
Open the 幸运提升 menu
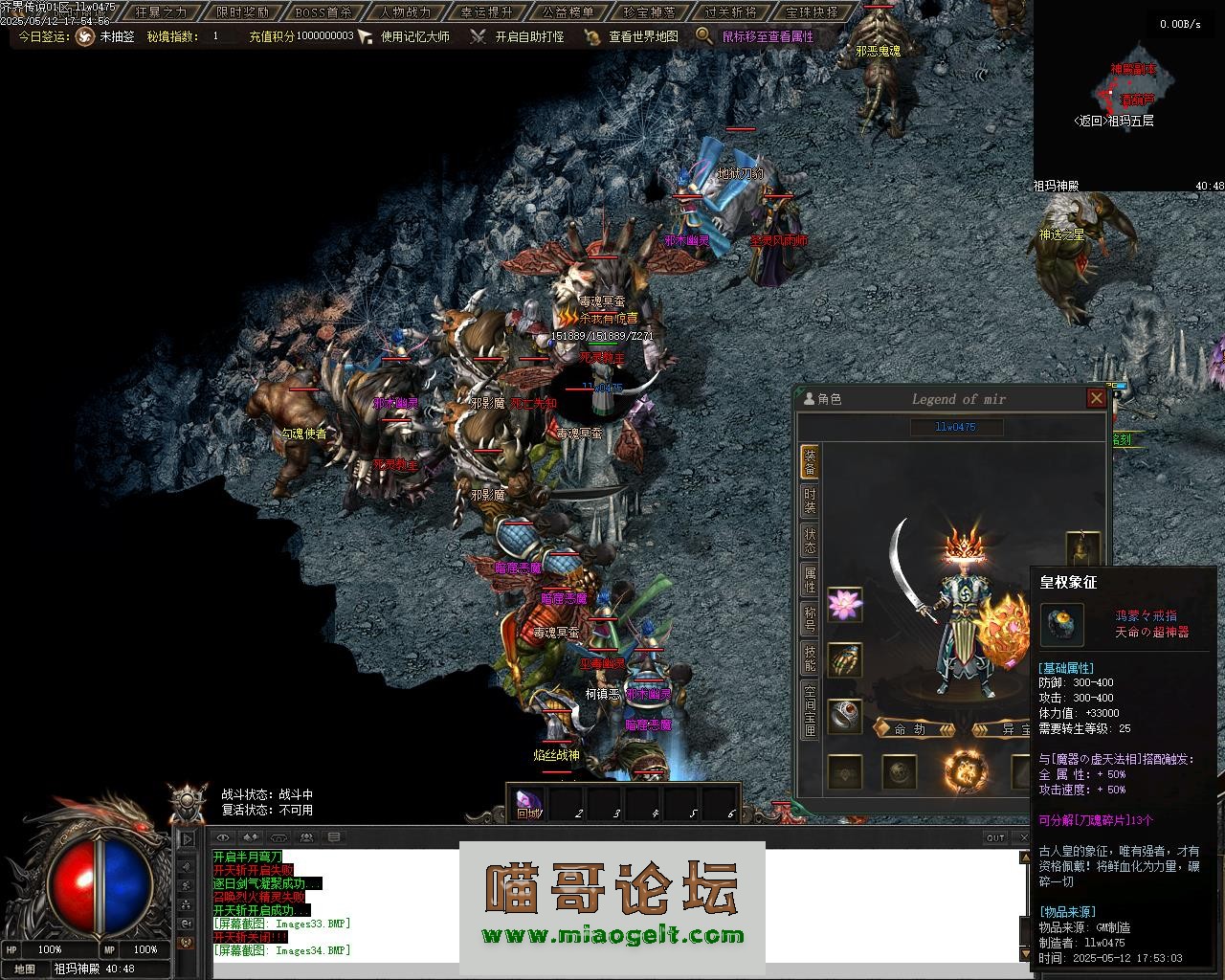pyautogui.click(x=486, y=12)
